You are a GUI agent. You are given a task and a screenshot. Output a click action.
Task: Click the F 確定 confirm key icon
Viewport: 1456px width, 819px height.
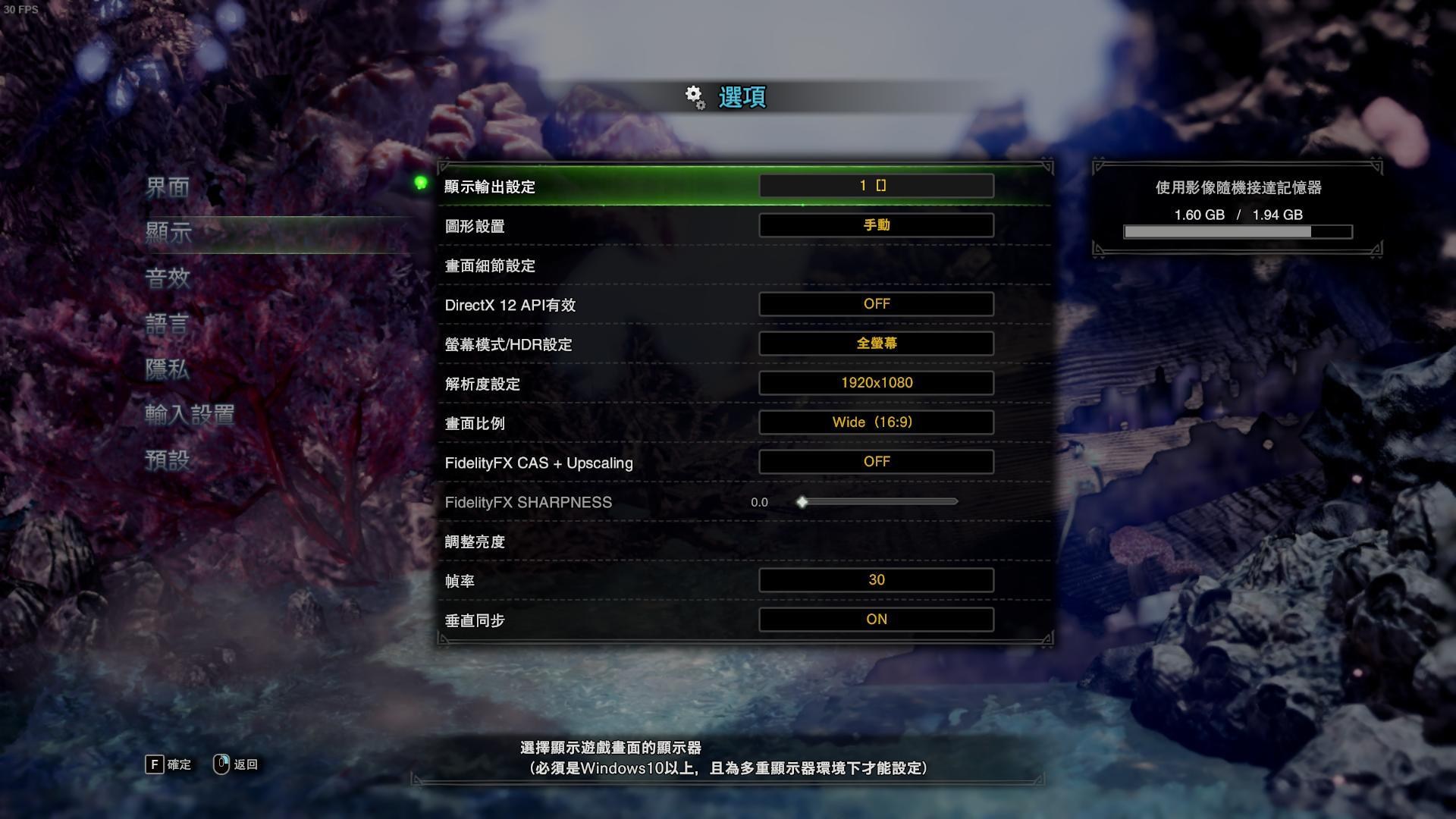tap(155, 764)
